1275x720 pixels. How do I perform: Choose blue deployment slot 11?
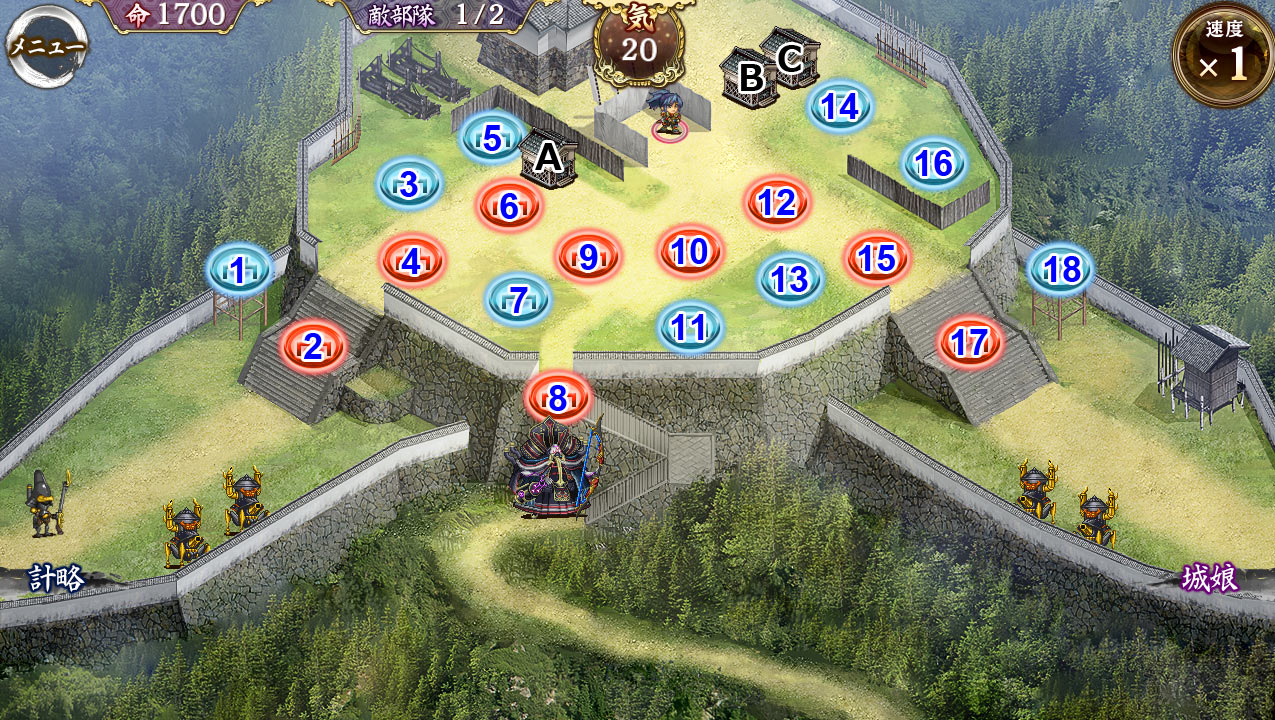(690, 327)
